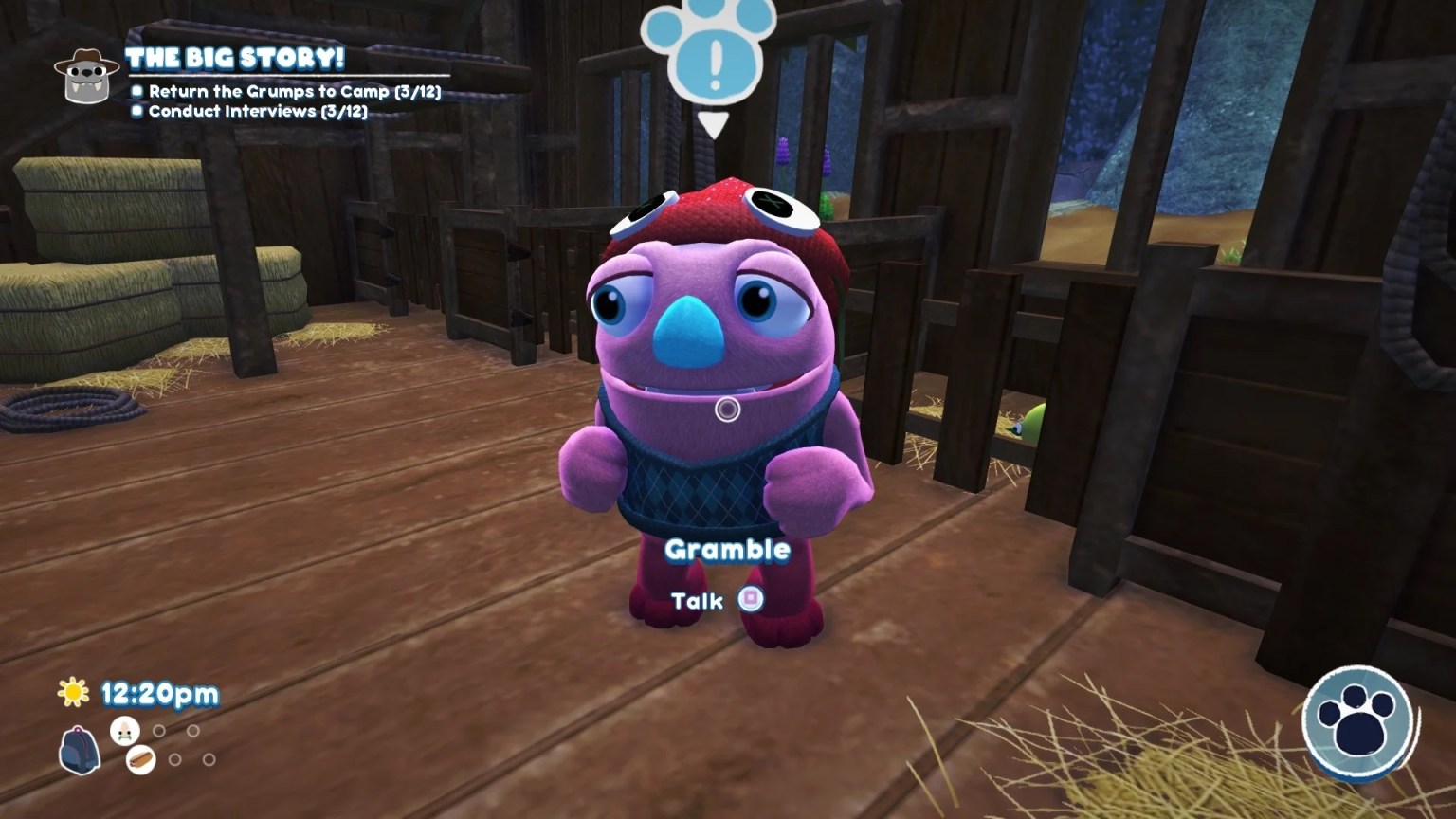Click the sun icon beside the time display
The image size is (1456, 819).
74,693
